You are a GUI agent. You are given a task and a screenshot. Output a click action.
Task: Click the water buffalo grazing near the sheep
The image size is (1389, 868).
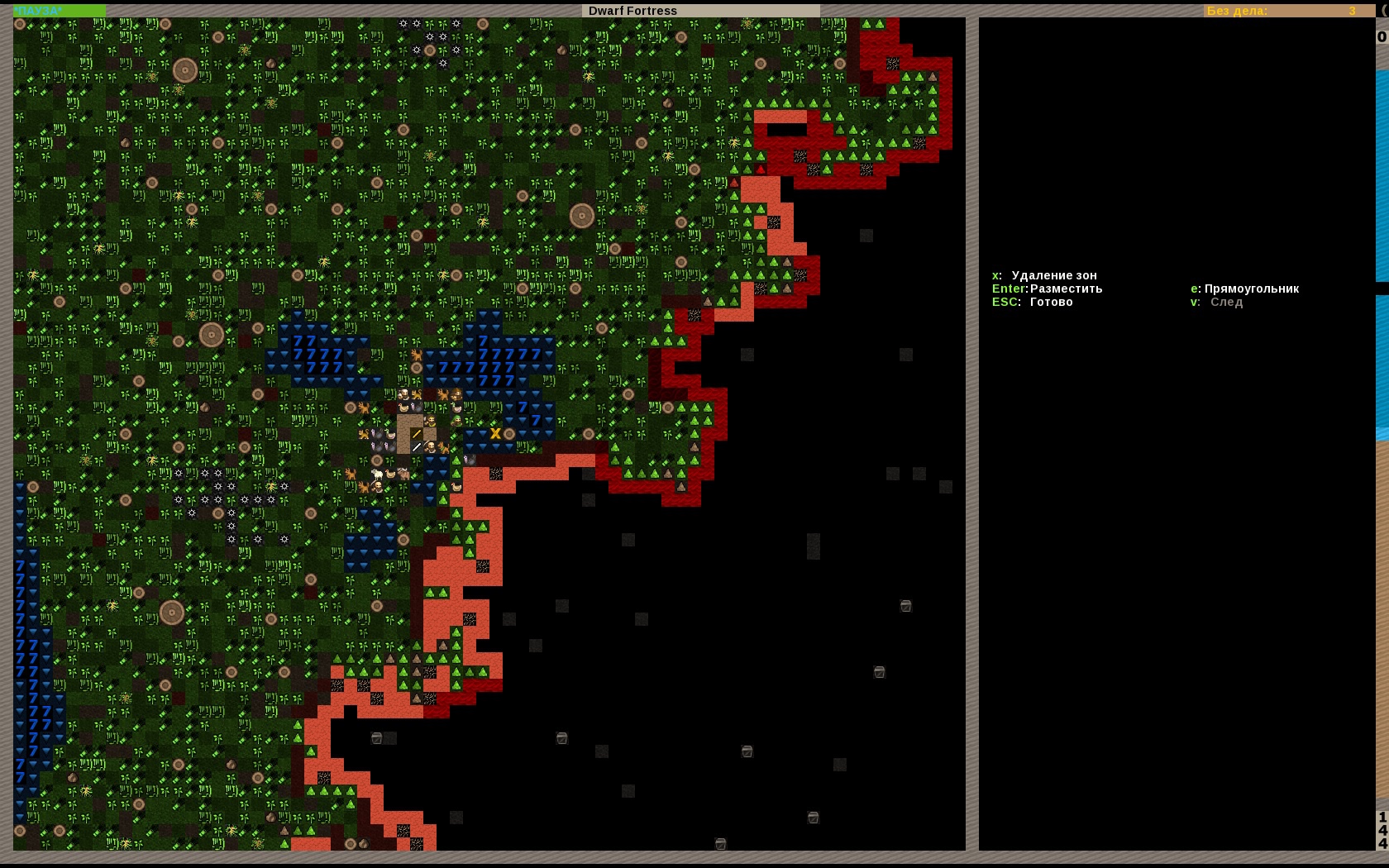click(403, 473)
